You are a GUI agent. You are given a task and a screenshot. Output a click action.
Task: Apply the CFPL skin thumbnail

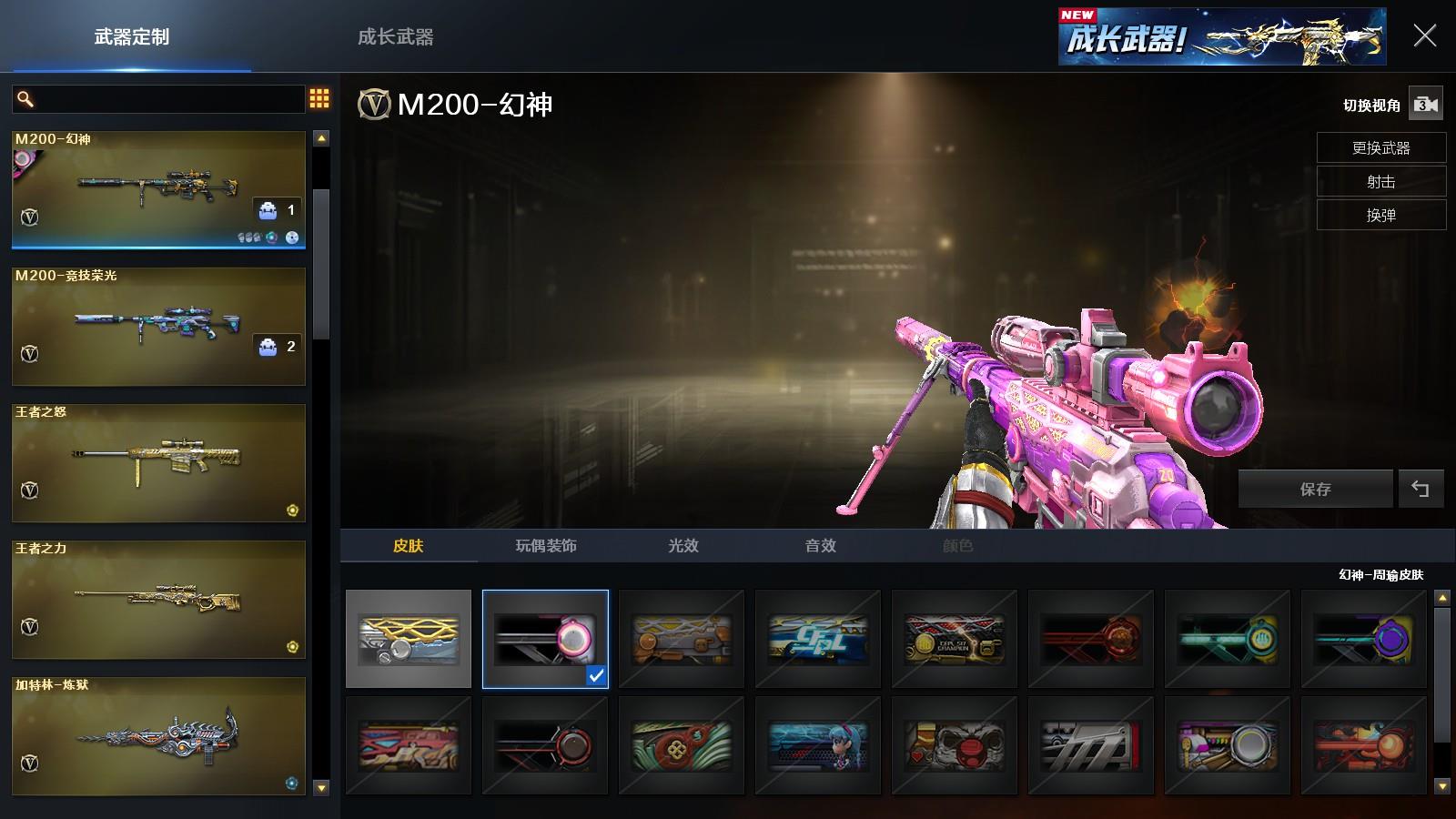point(818,639)
